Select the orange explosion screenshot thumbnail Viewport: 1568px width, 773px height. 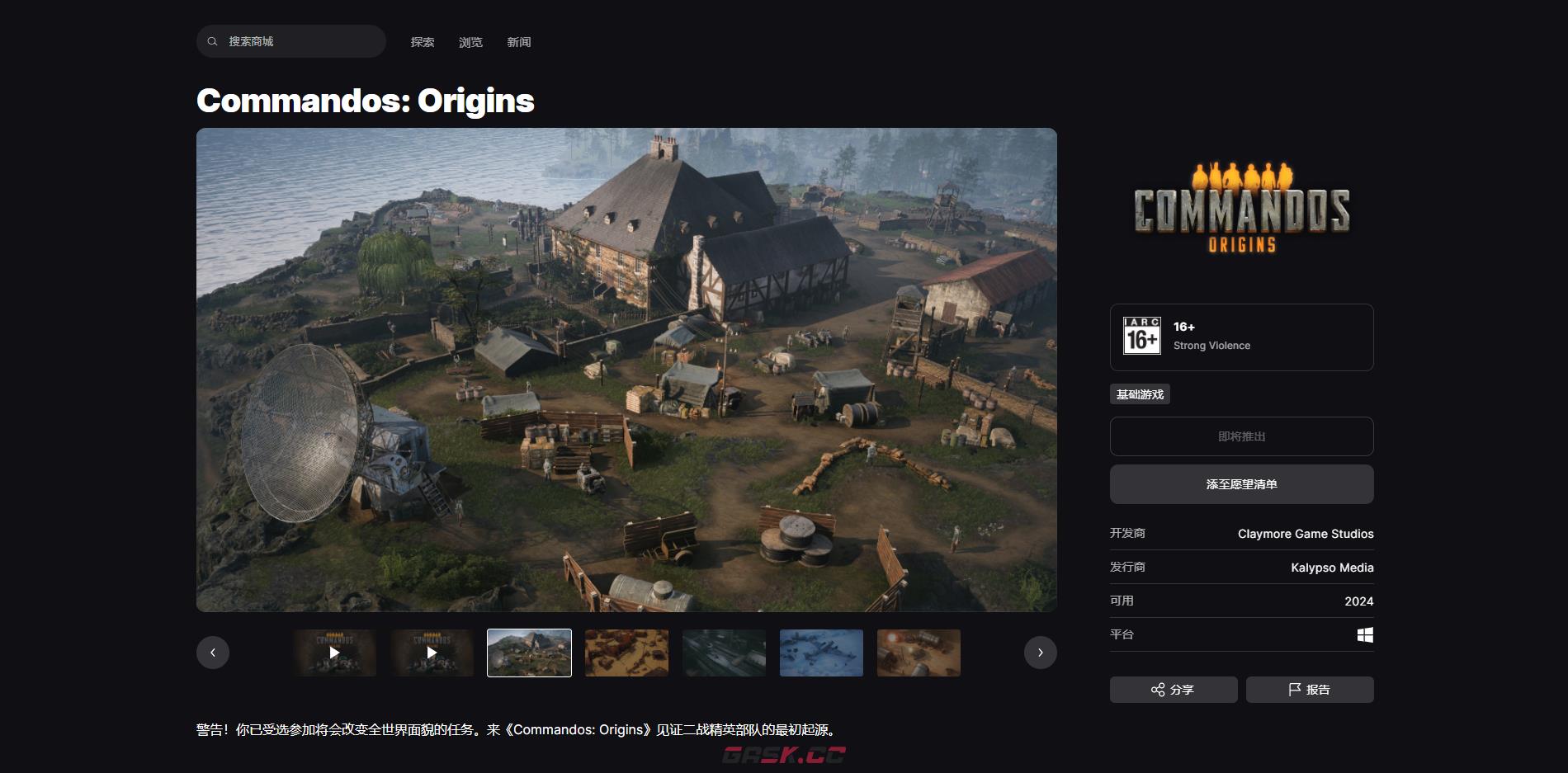click(919, 653)
